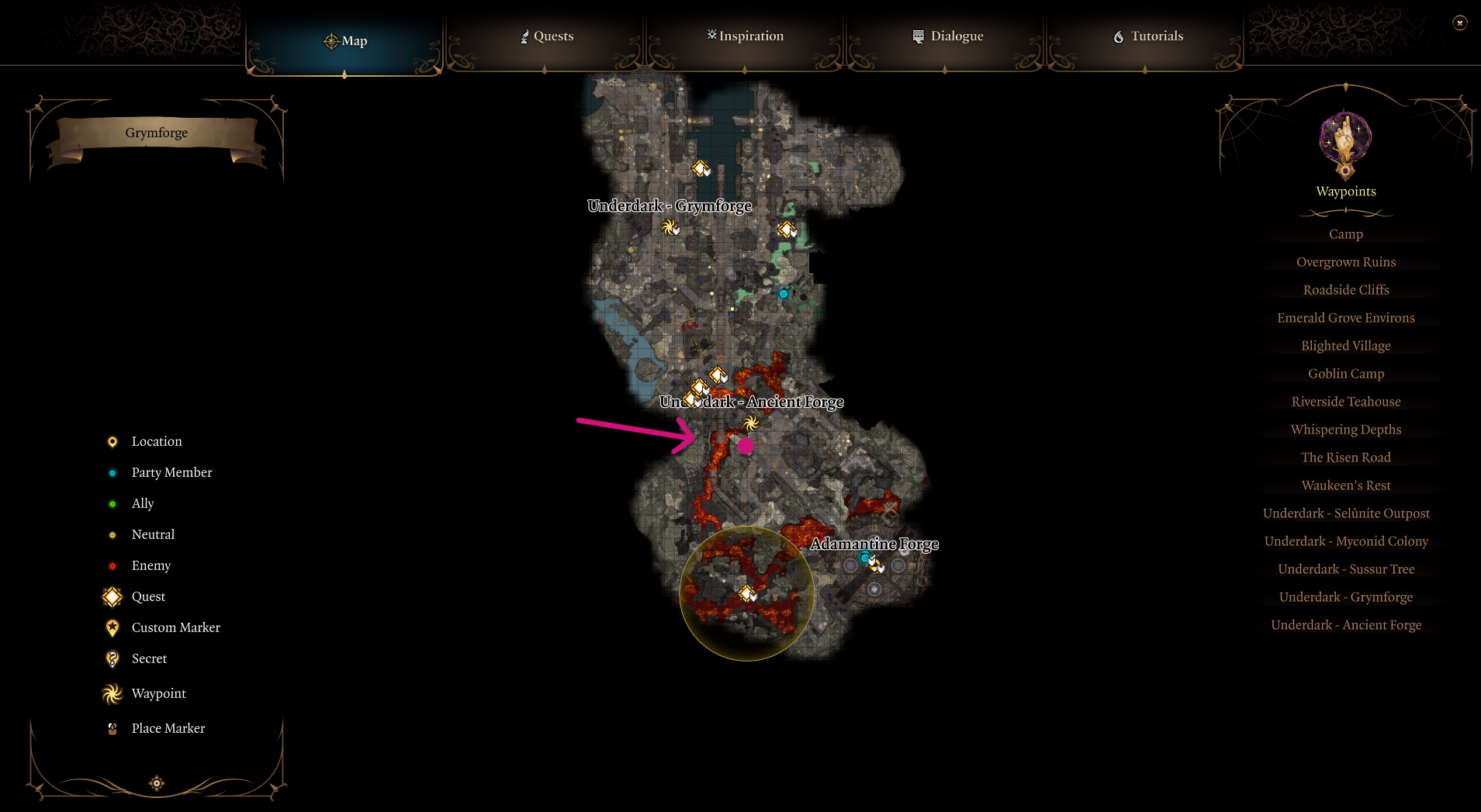1481x812 pixels.
Task: Select the compass rose icon below the legend
Action: point(156,783)
